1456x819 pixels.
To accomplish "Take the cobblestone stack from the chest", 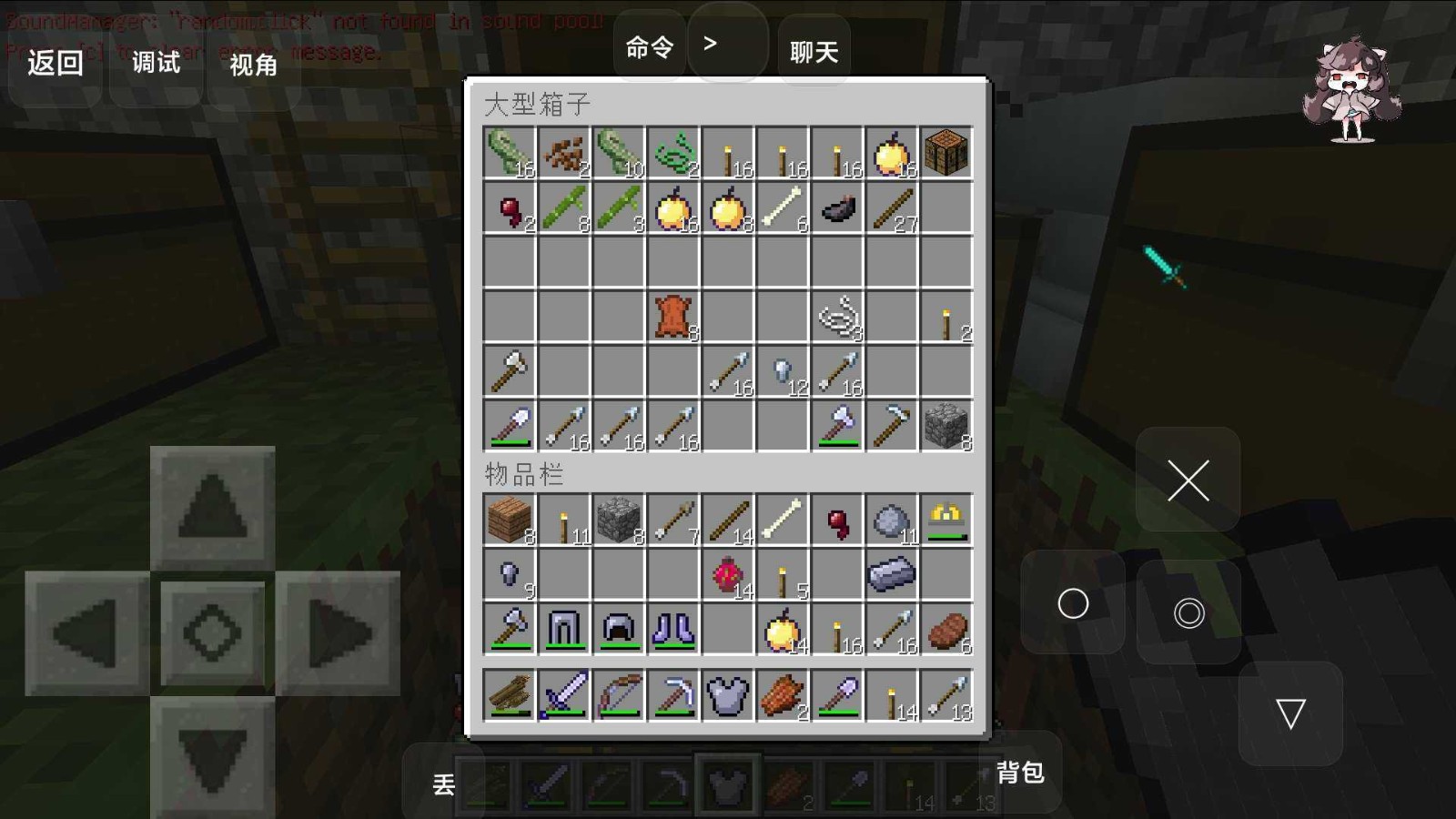I will [945, 426].
